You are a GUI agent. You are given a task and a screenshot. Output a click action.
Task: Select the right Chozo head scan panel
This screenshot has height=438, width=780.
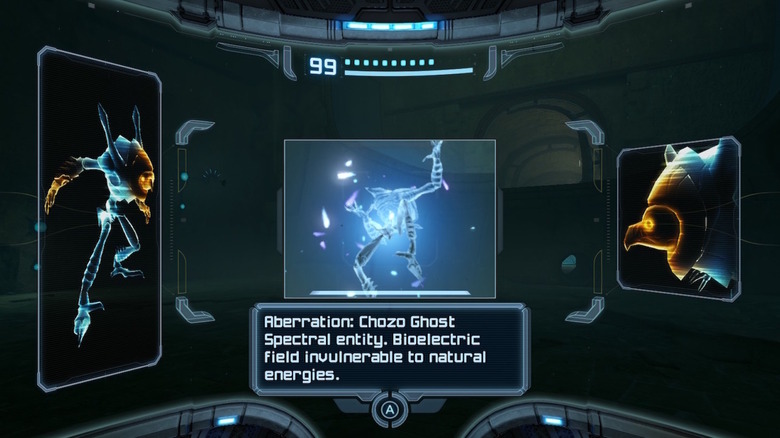(x=678, y=218)
